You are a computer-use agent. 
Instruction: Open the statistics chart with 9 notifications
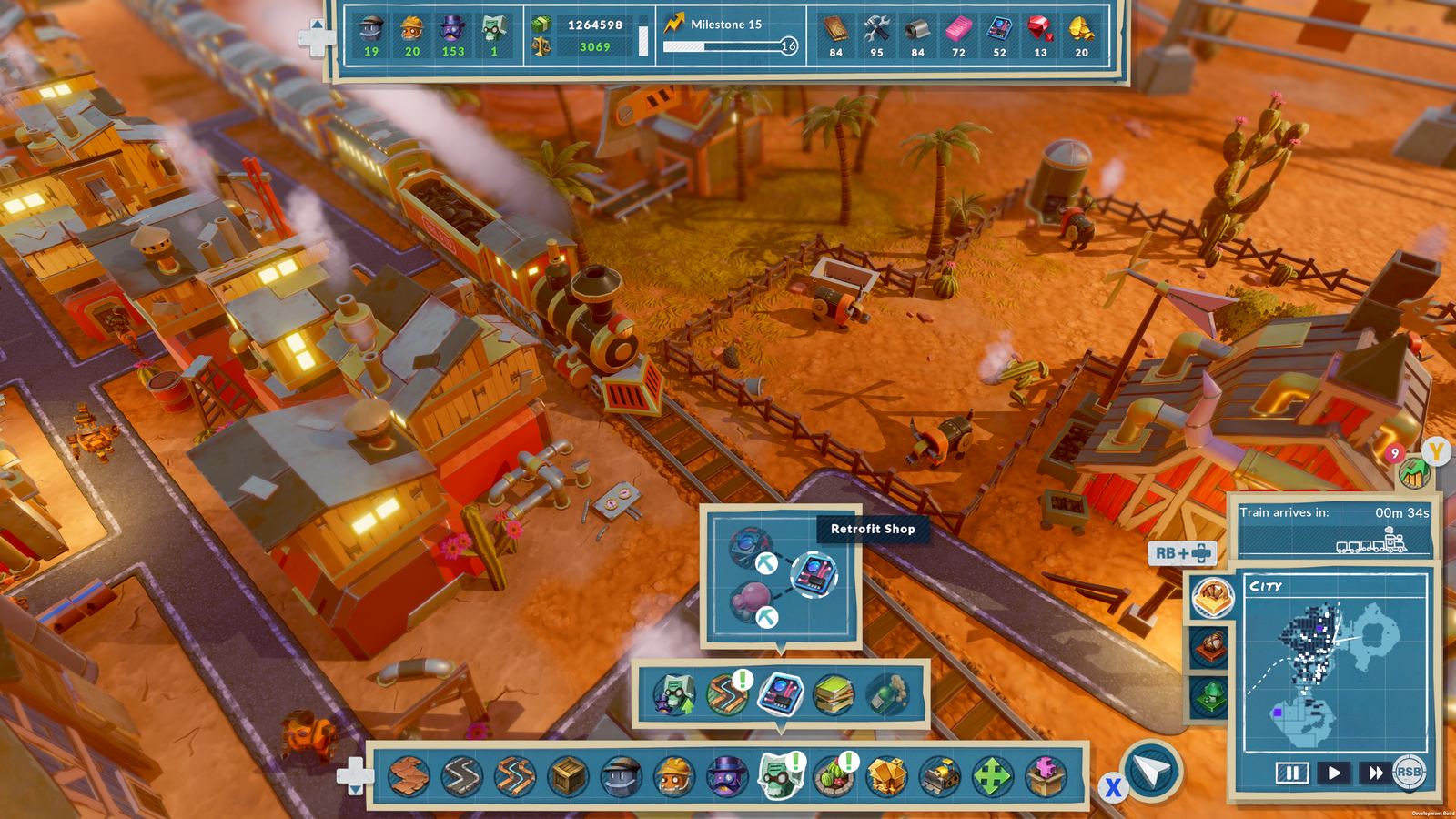click(1412, 471)
